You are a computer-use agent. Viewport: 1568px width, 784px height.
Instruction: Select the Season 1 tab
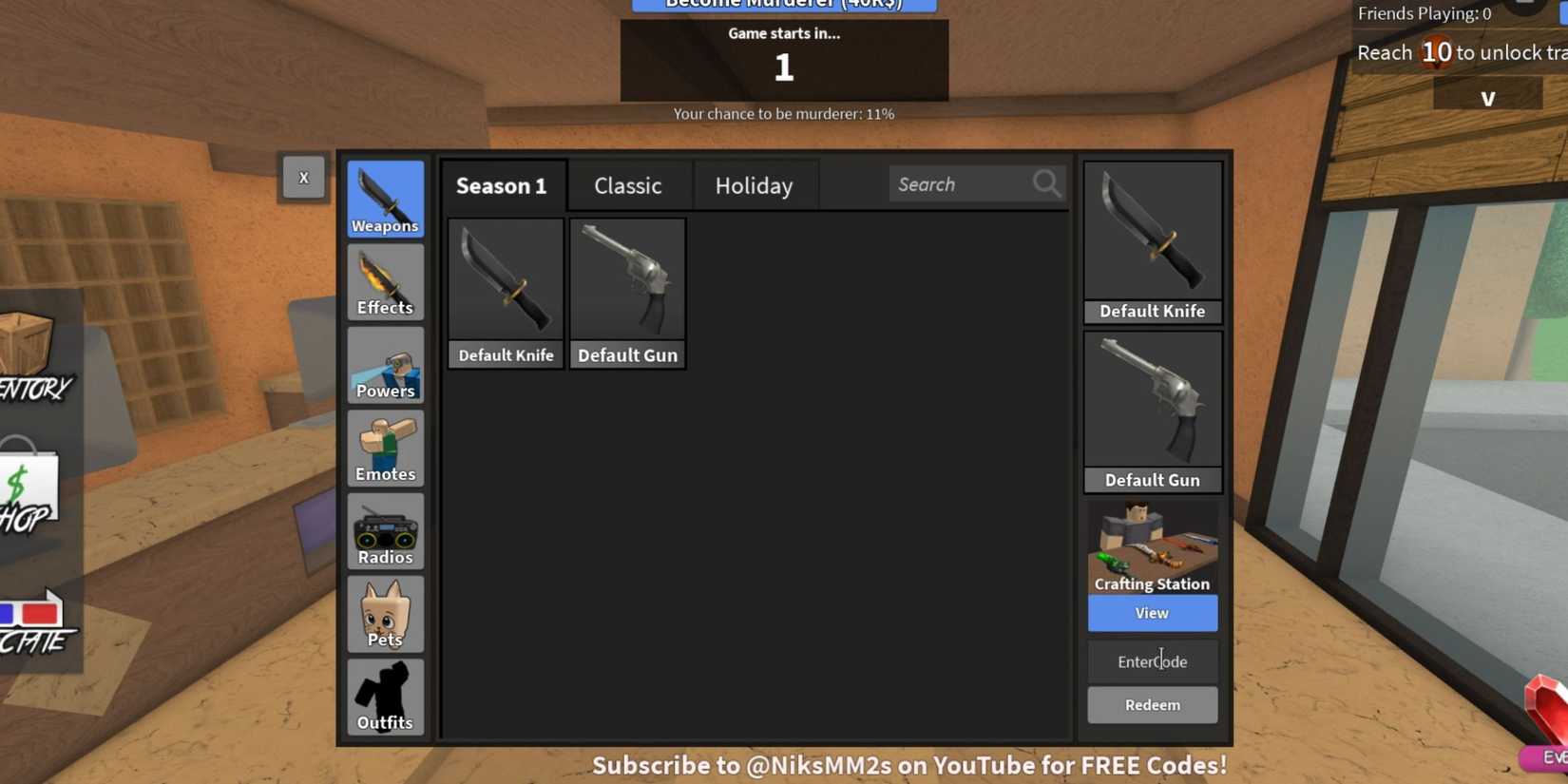[503, 185]
